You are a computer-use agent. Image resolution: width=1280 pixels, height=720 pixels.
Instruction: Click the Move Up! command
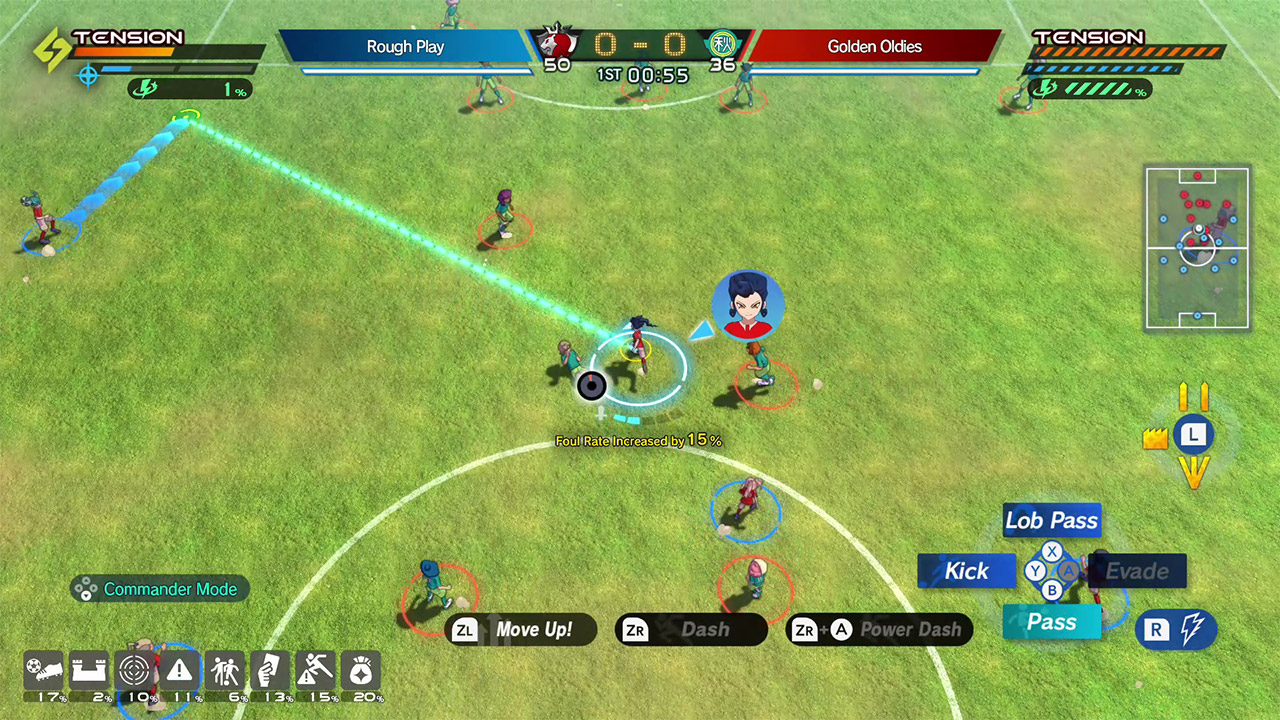coord(521,630)
